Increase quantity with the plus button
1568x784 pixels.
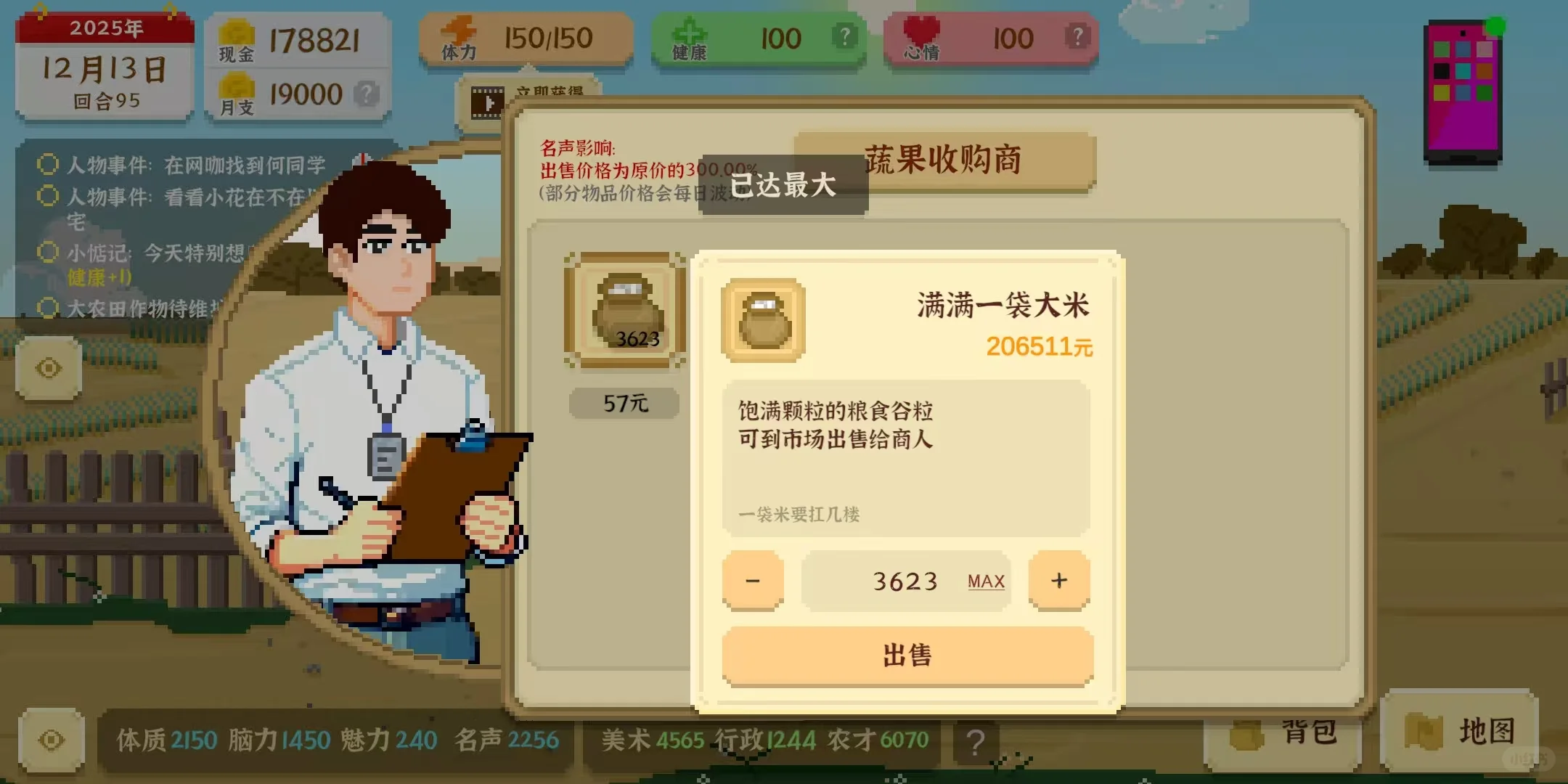coord(1058,579)
